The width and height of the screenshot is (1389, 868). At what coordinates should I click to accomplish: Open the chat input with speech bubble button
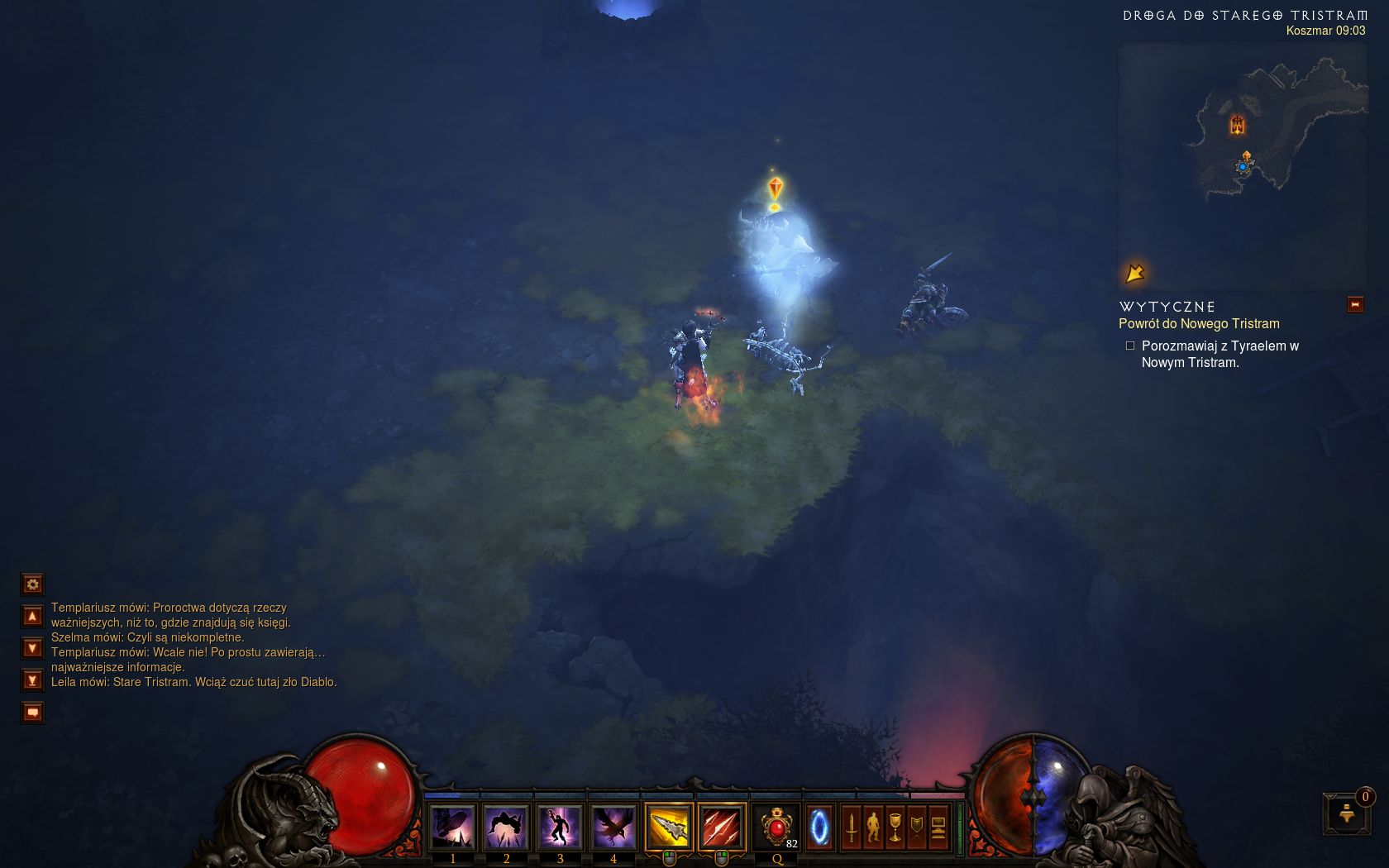pyautogui.click(x=32, y=712)
